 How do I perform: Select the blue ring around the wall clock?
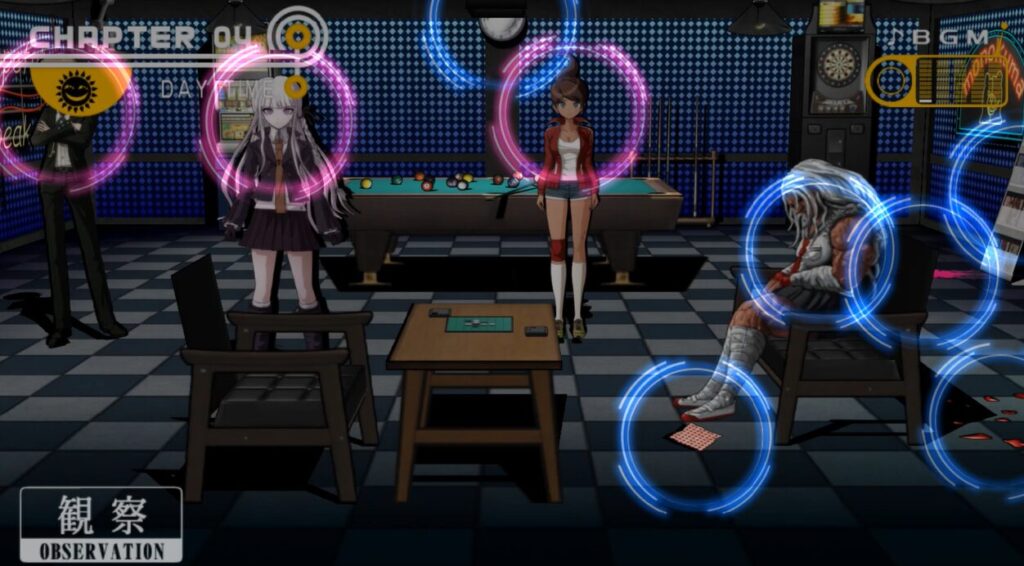tap(502, 28)
